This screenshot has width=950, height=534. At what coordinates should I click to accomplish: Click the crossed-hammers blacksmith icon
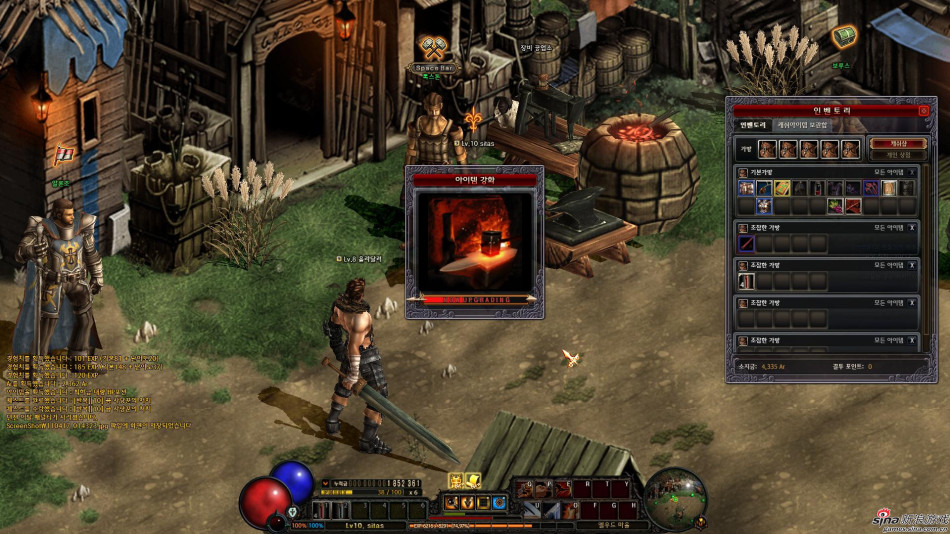click(433, 48)
